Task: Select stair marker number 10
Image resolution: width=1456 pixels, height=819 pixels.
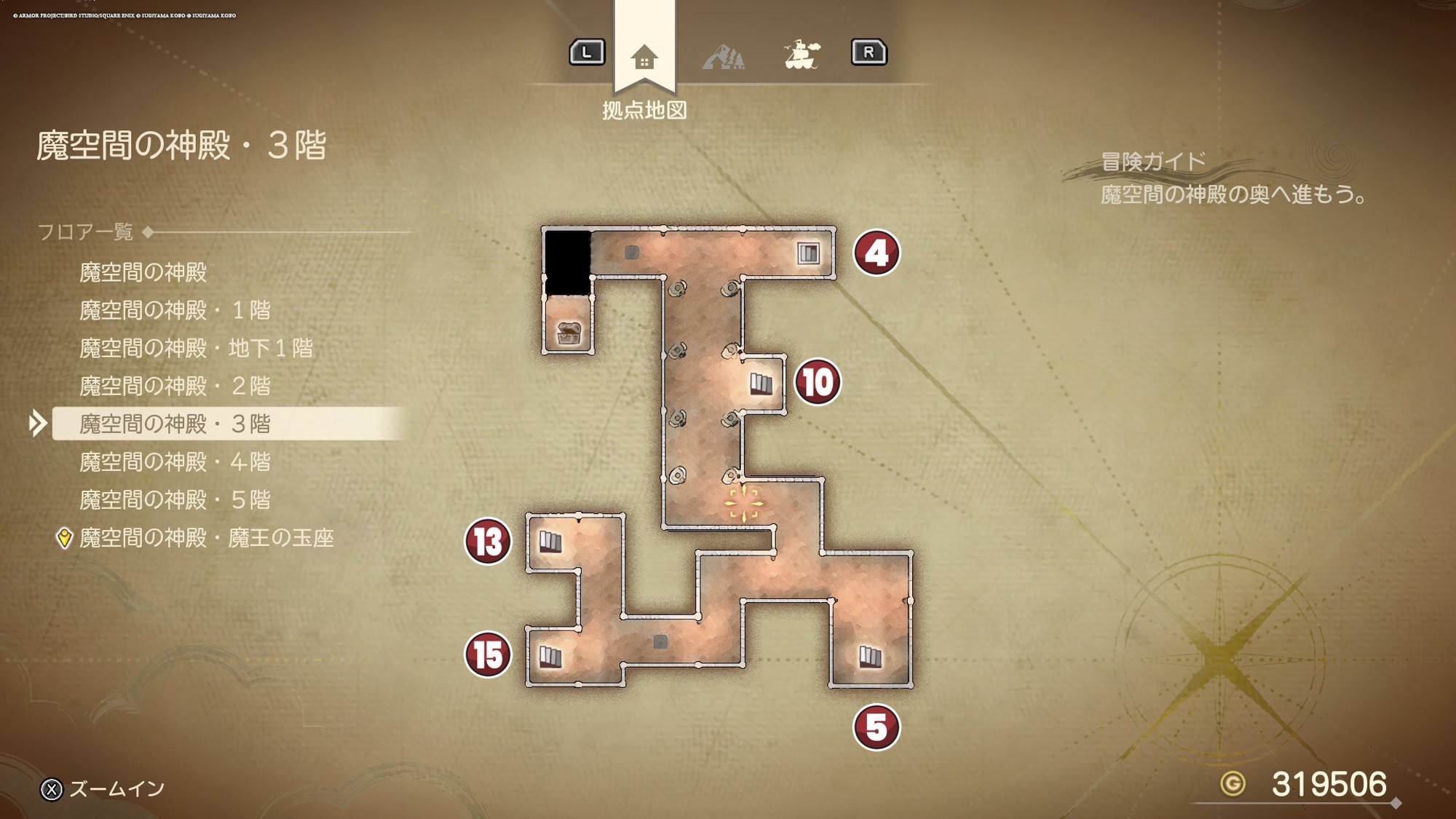Action: pyautogui.click(x=818, y=382)
